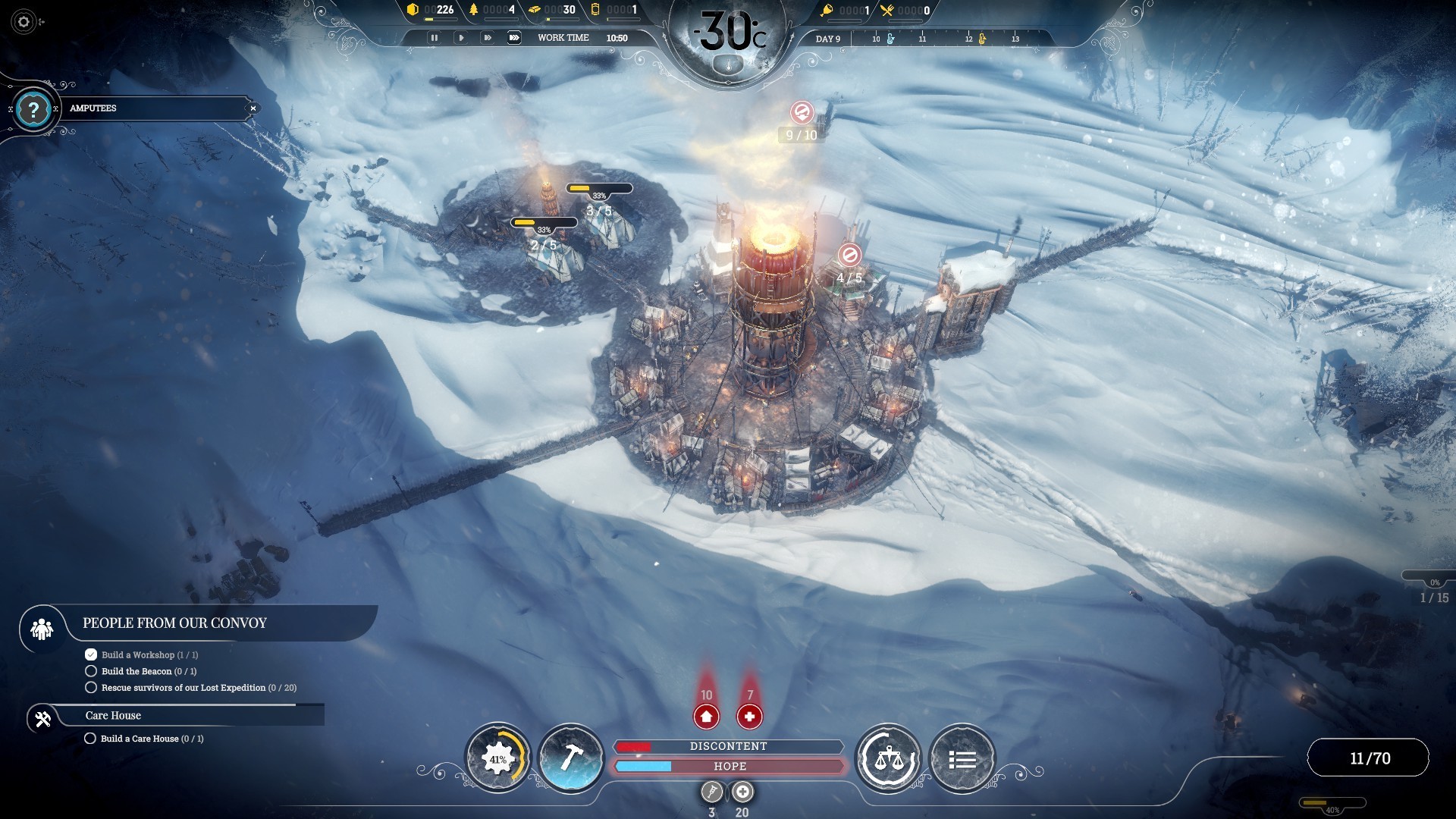This screenshot has height=819, width=1456.
Task: Open the economy overview gear icon
Action: pyautogui.click(x=498, y=758)
